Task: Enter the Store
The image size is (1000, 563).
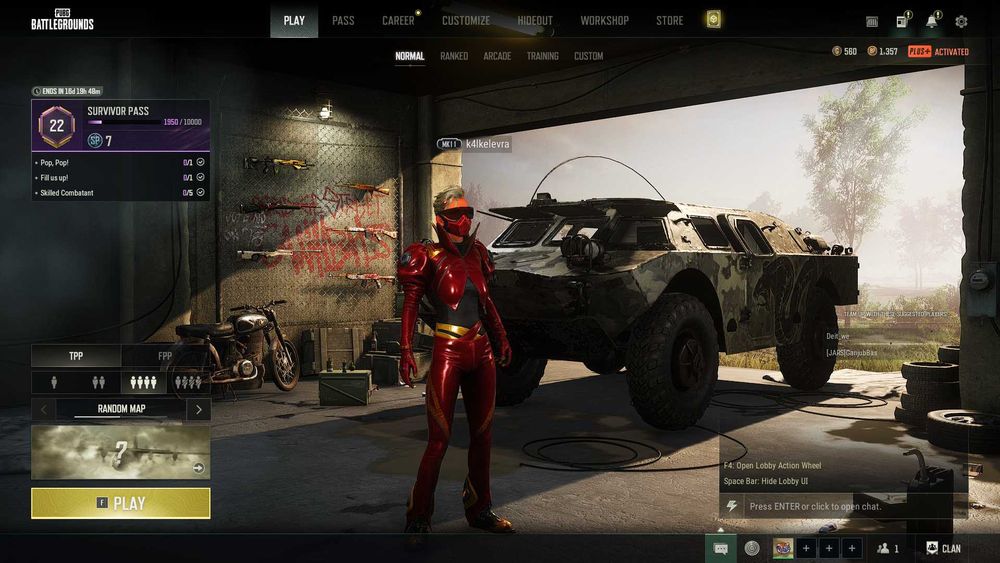Action: (669, 20)
